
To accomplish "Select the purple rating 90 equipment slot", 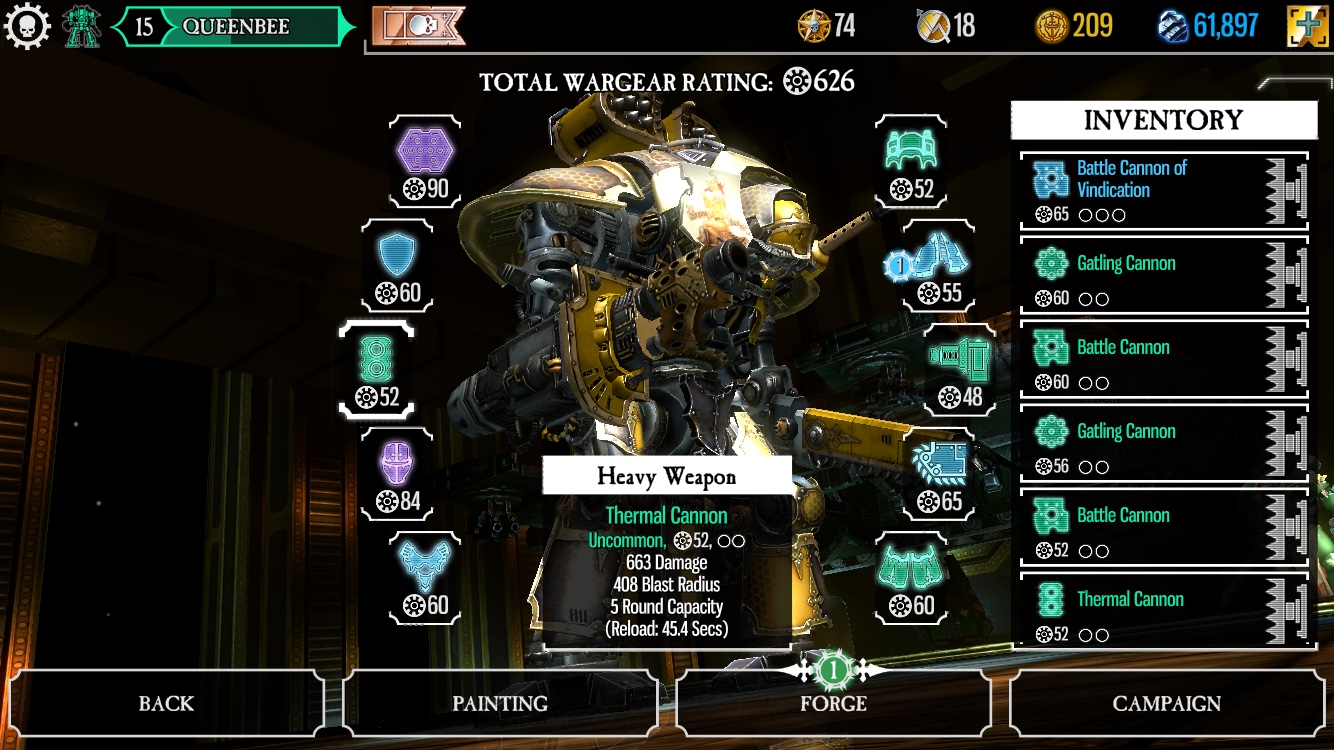I will pyautogui.click(x=426, y=160).
